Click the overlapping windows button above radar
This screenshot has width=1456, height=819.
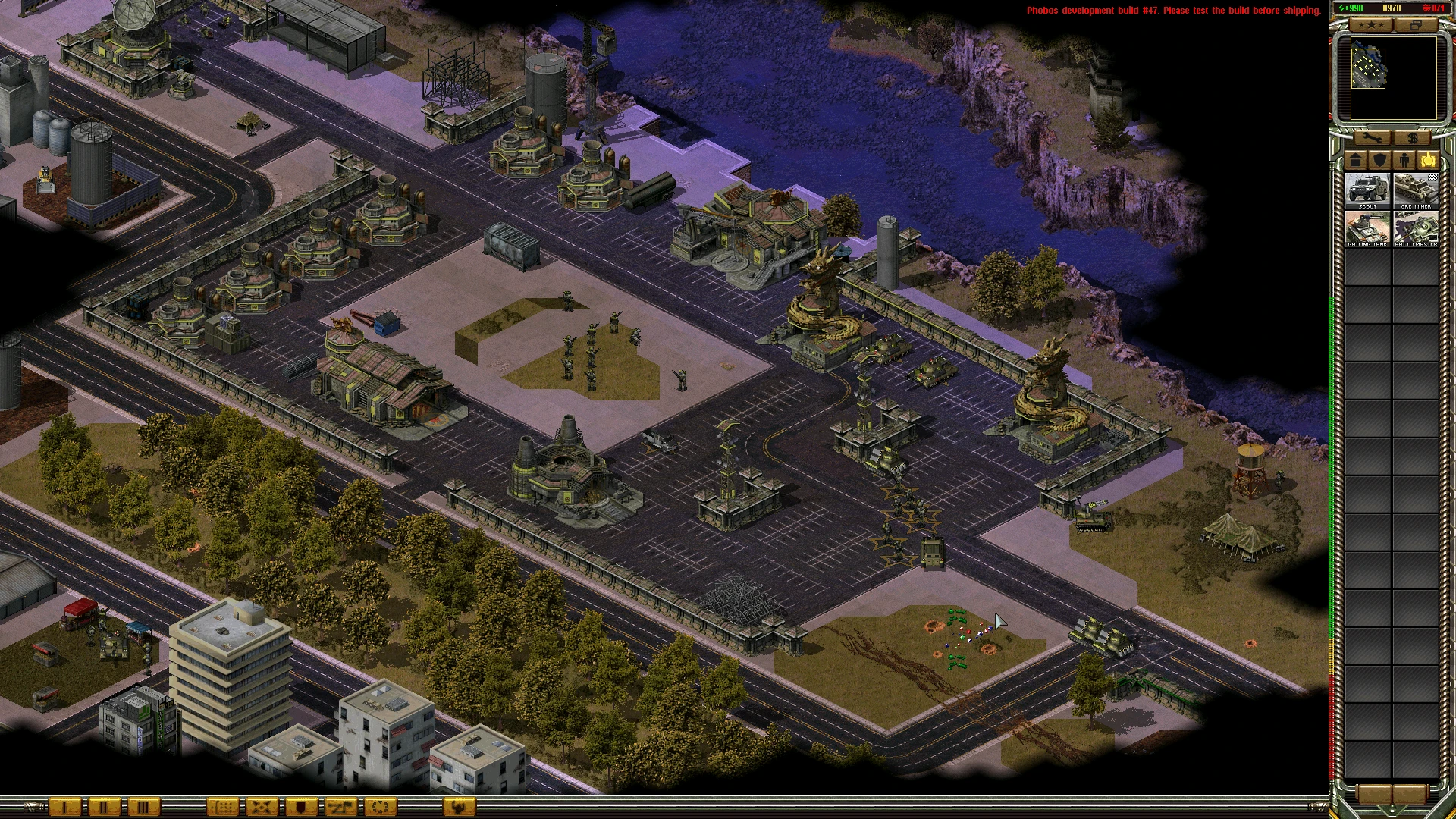(1415, 25)
